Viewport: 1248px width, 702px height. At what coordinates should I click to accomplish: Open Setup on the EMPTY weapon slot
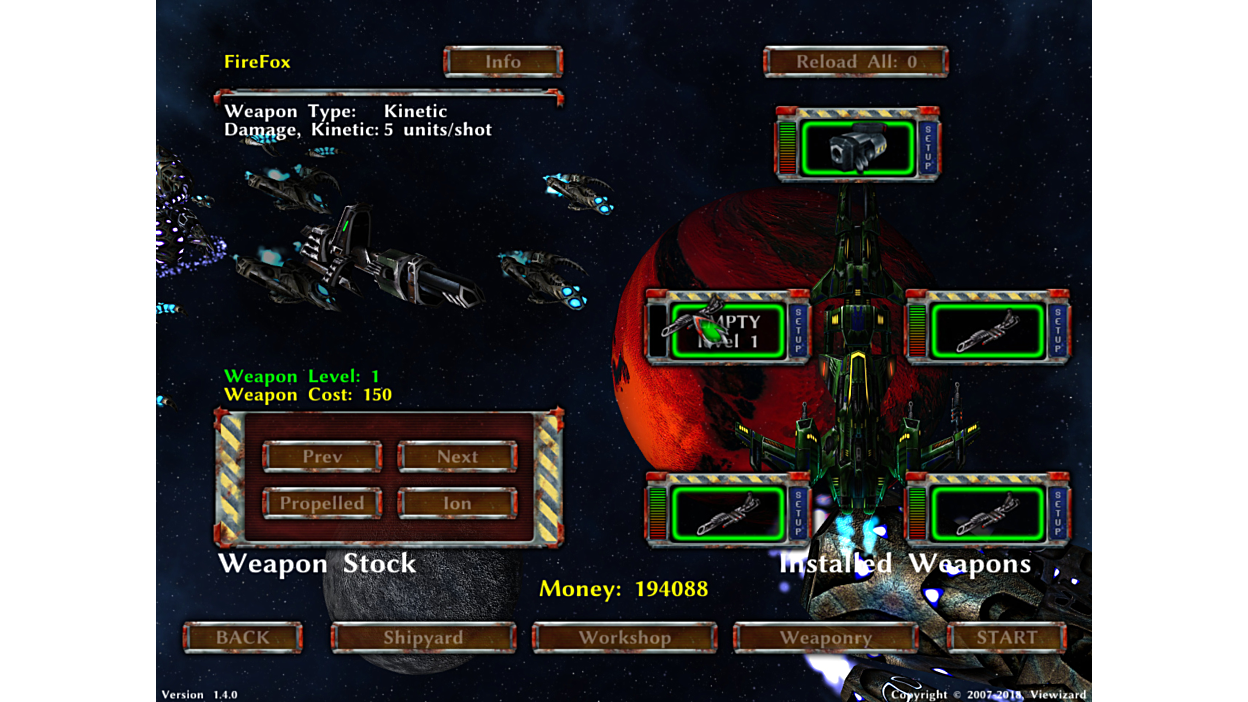[798, 329]
